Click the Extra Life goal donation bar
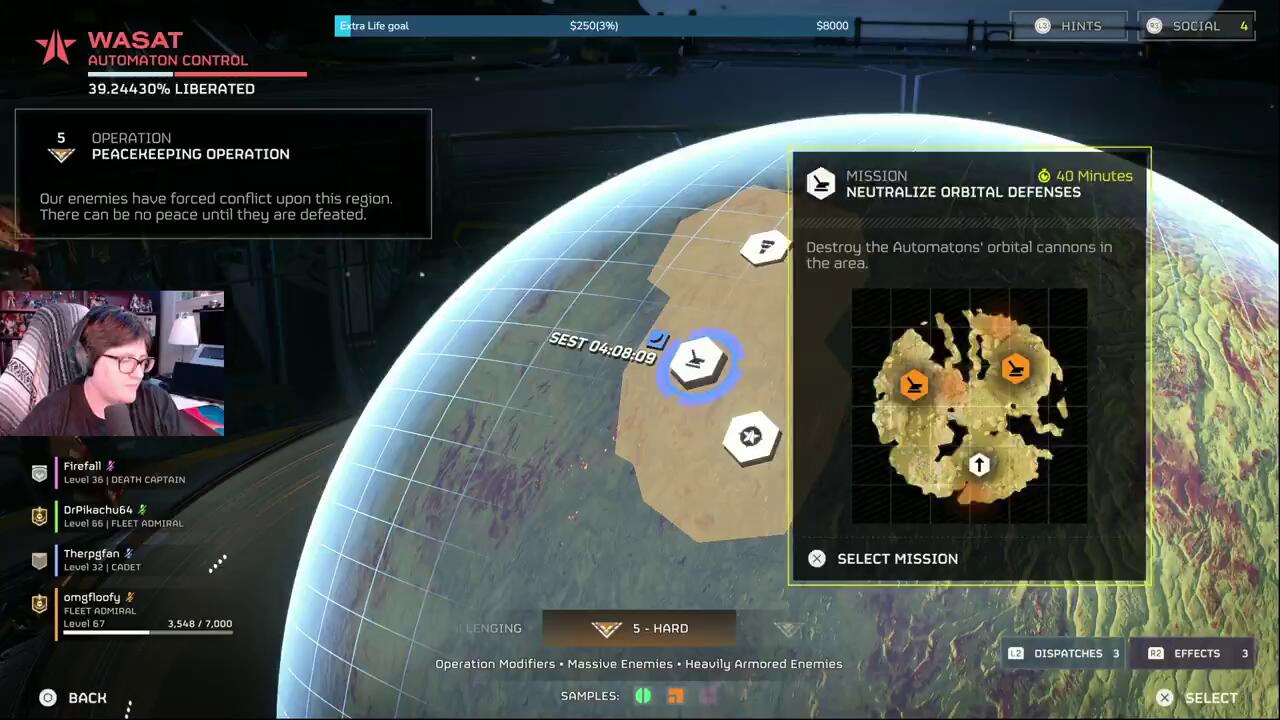Screen dimensions: 1280x720 pyautogui.click(x=594, y=26)
